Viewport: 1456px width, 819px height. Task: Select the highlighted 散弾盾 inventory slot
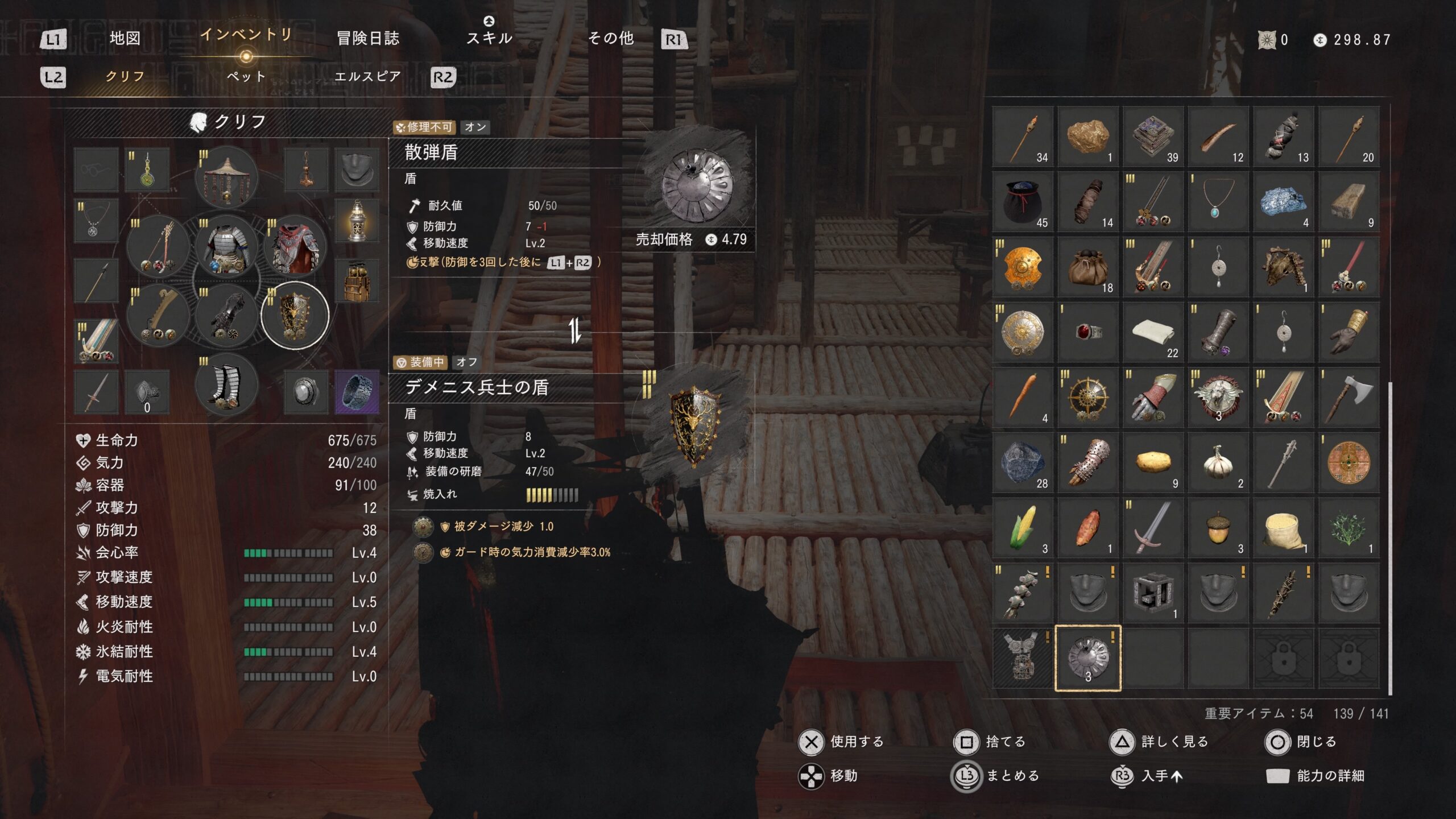click(1087, 658)
